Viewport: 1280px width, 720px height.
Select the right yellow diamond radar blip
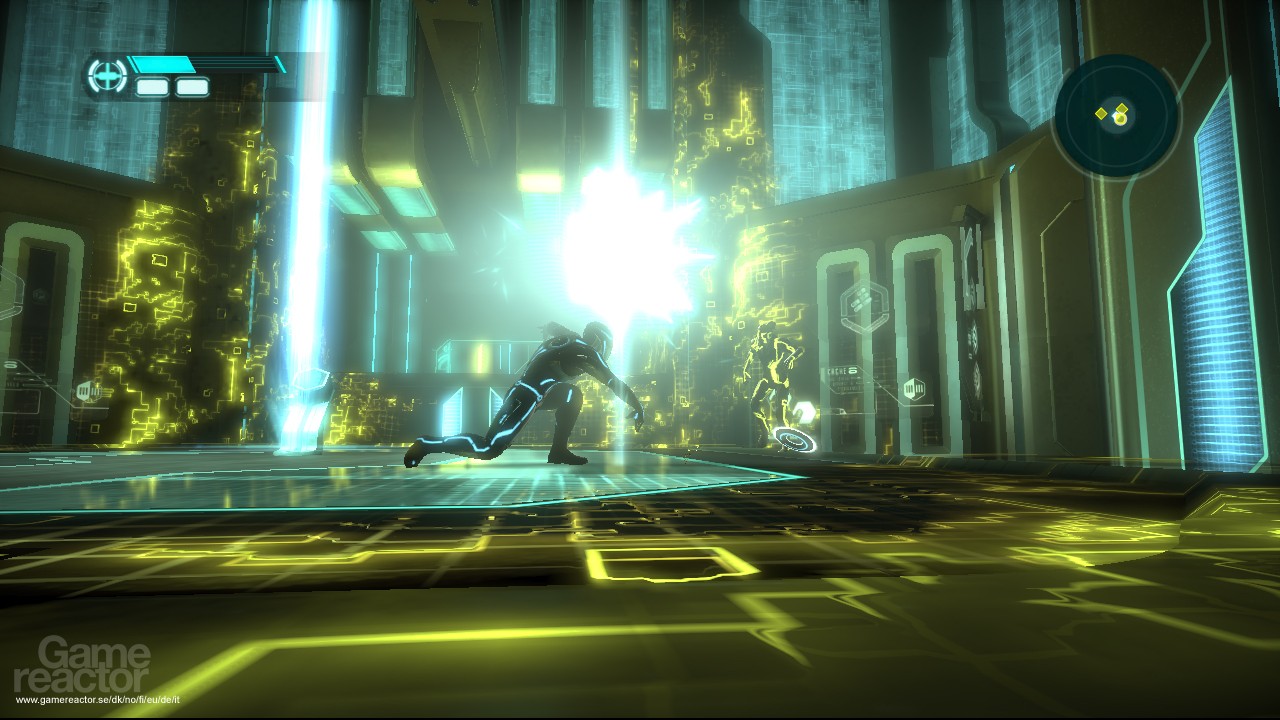pos(1122,108)
